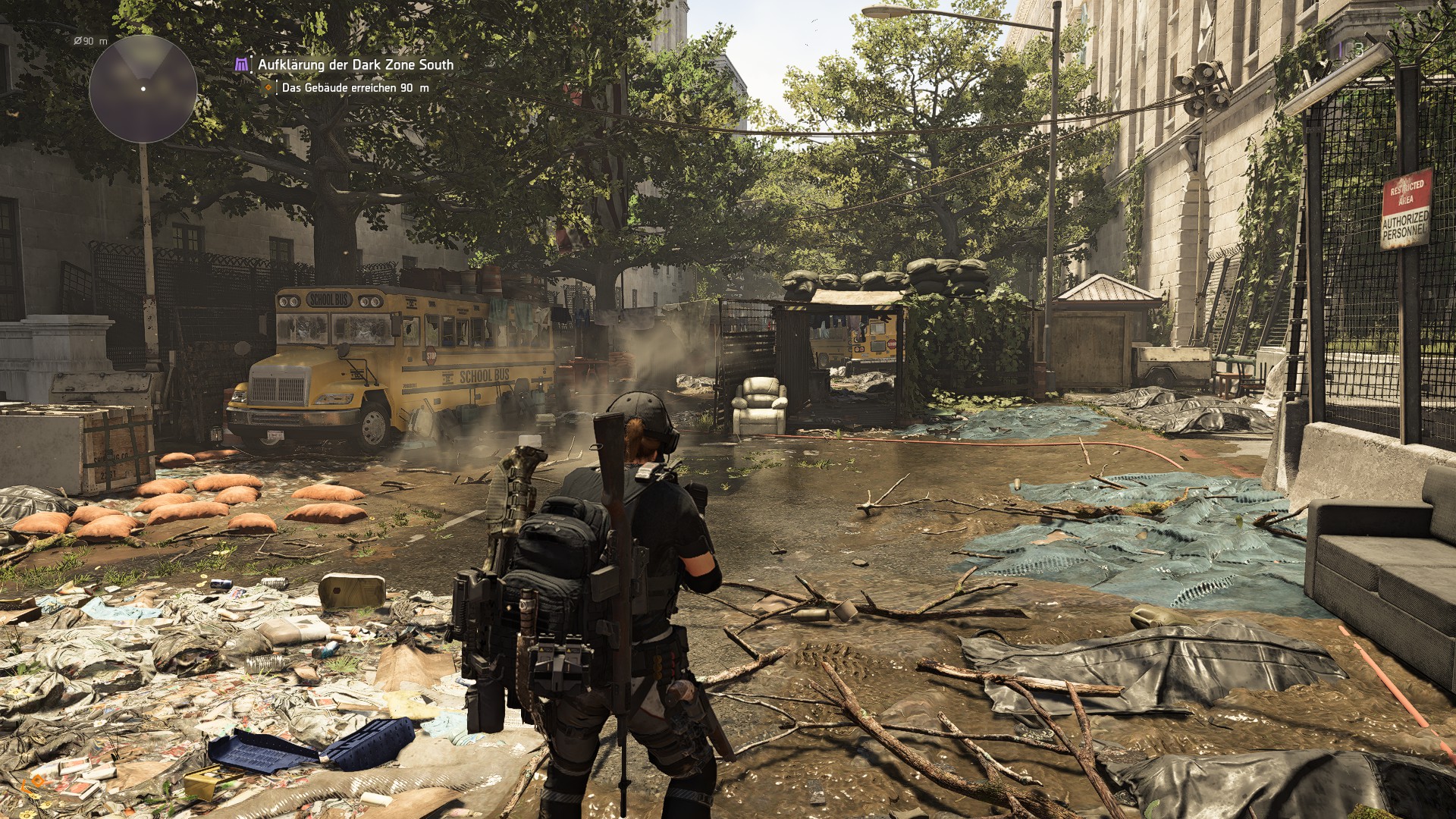The height and width of the screenshot is (819, 1456).
Task: Select the orange objective diamond marker
Action: 267,87
